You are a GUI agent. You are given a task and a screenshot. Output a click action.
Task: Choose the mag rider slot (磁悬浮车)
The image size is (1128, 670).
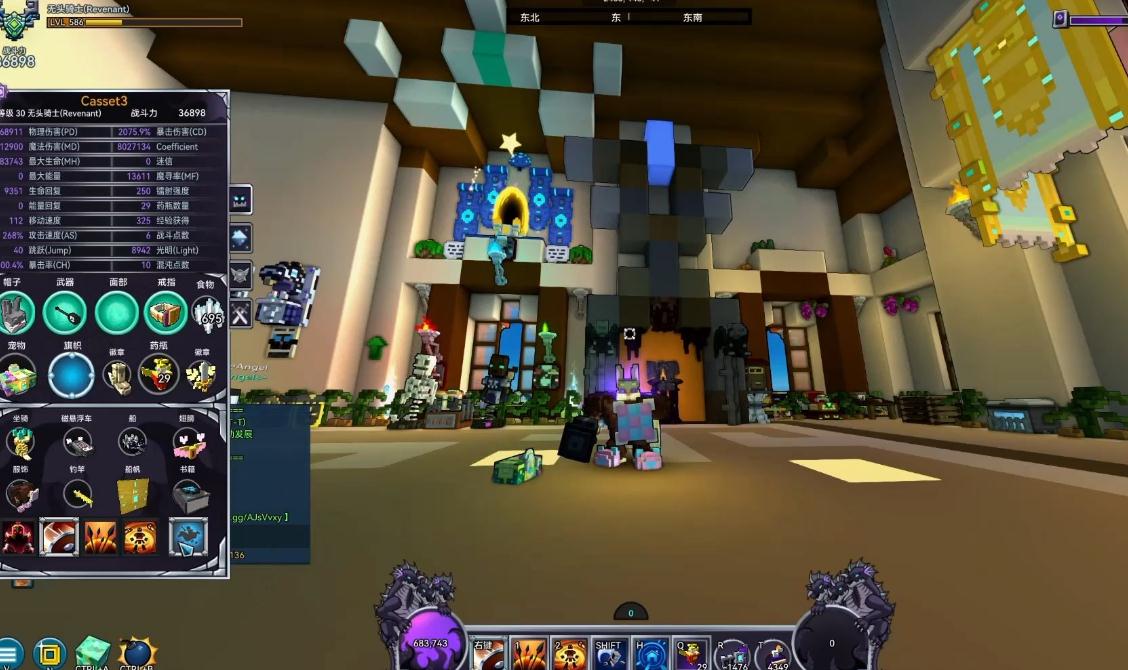[x=77, y=442]
